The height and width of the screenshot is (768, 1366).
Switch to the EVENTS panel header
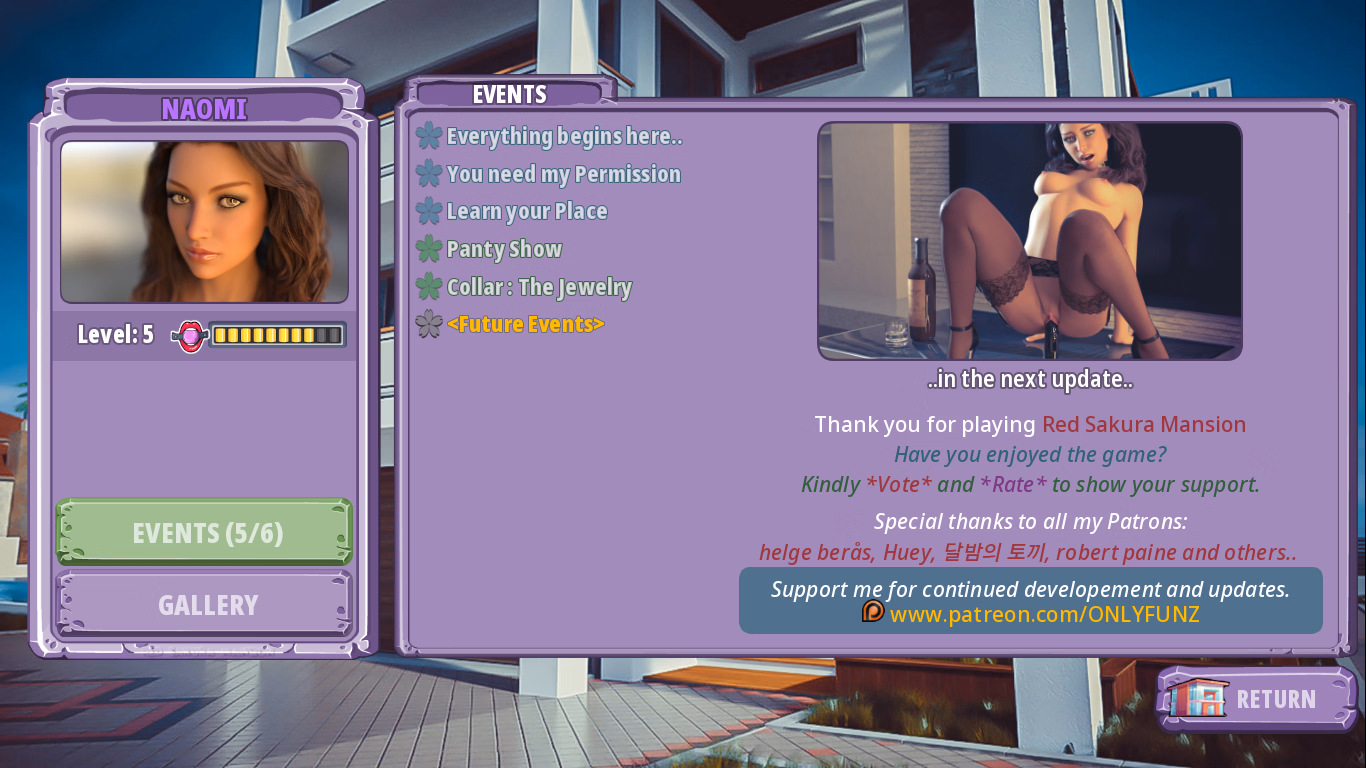coord(508,94)
